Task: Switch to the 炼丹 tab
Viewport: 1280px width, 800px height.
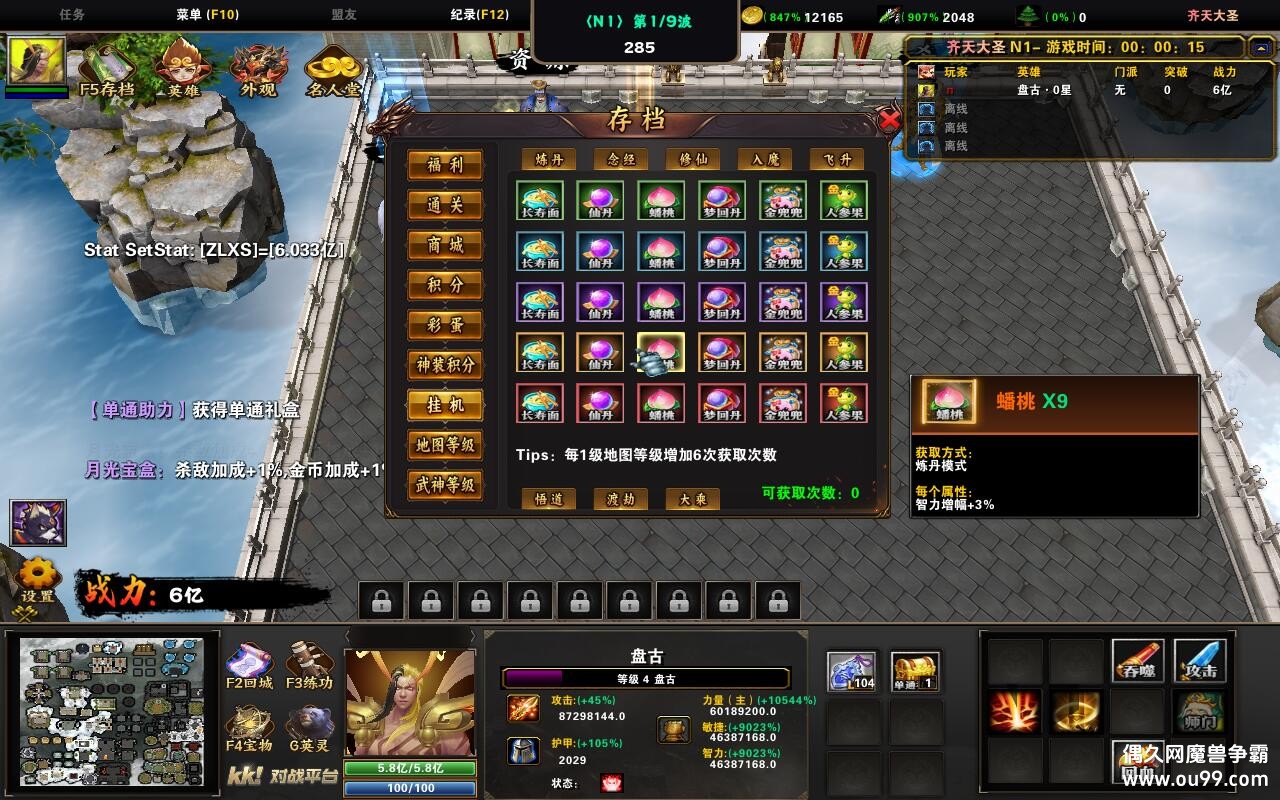Action: point(549,159)
